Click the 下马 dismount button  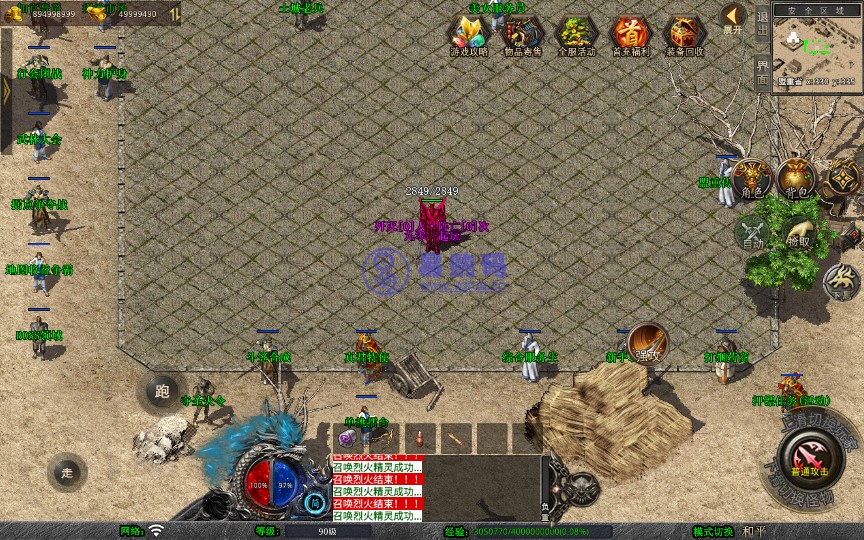tap(841, 283)
